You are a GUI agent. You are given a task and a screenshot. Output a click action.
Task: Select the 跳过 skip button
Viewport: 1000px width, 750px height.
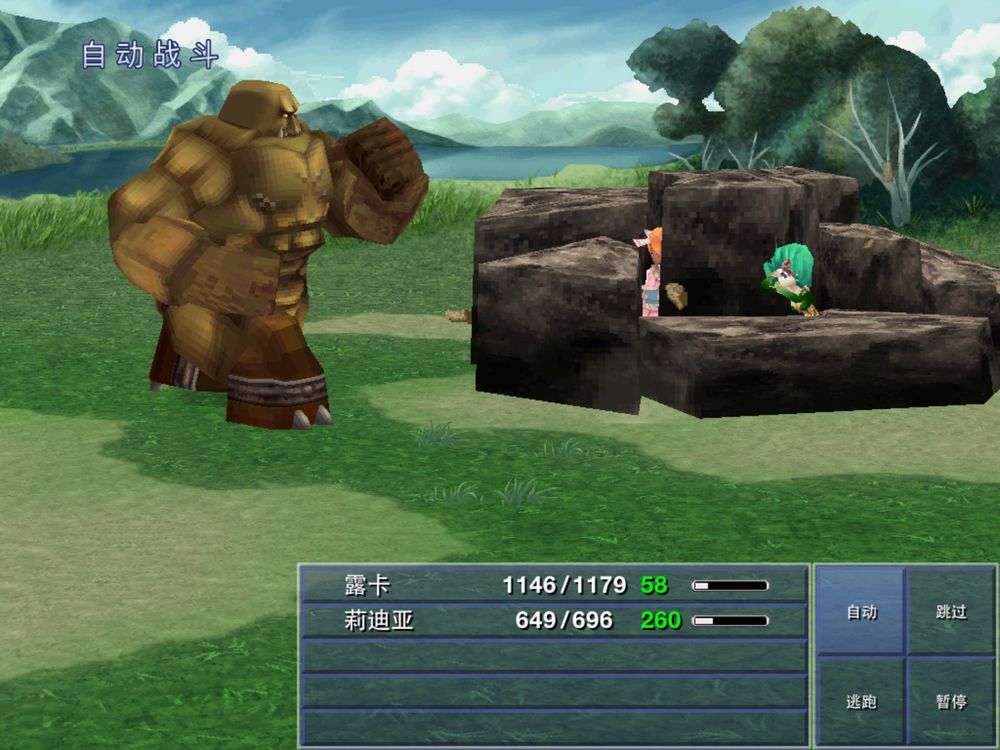click(951, 611)
